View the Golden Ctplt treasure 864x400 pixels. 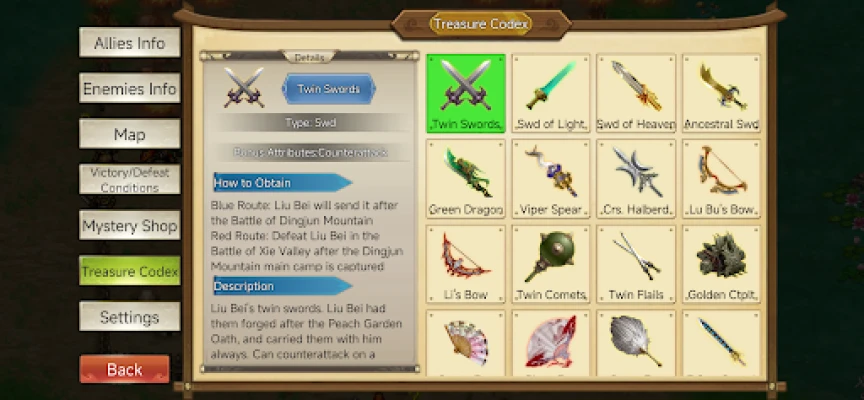pyautogui.click(x=721, y=264)
